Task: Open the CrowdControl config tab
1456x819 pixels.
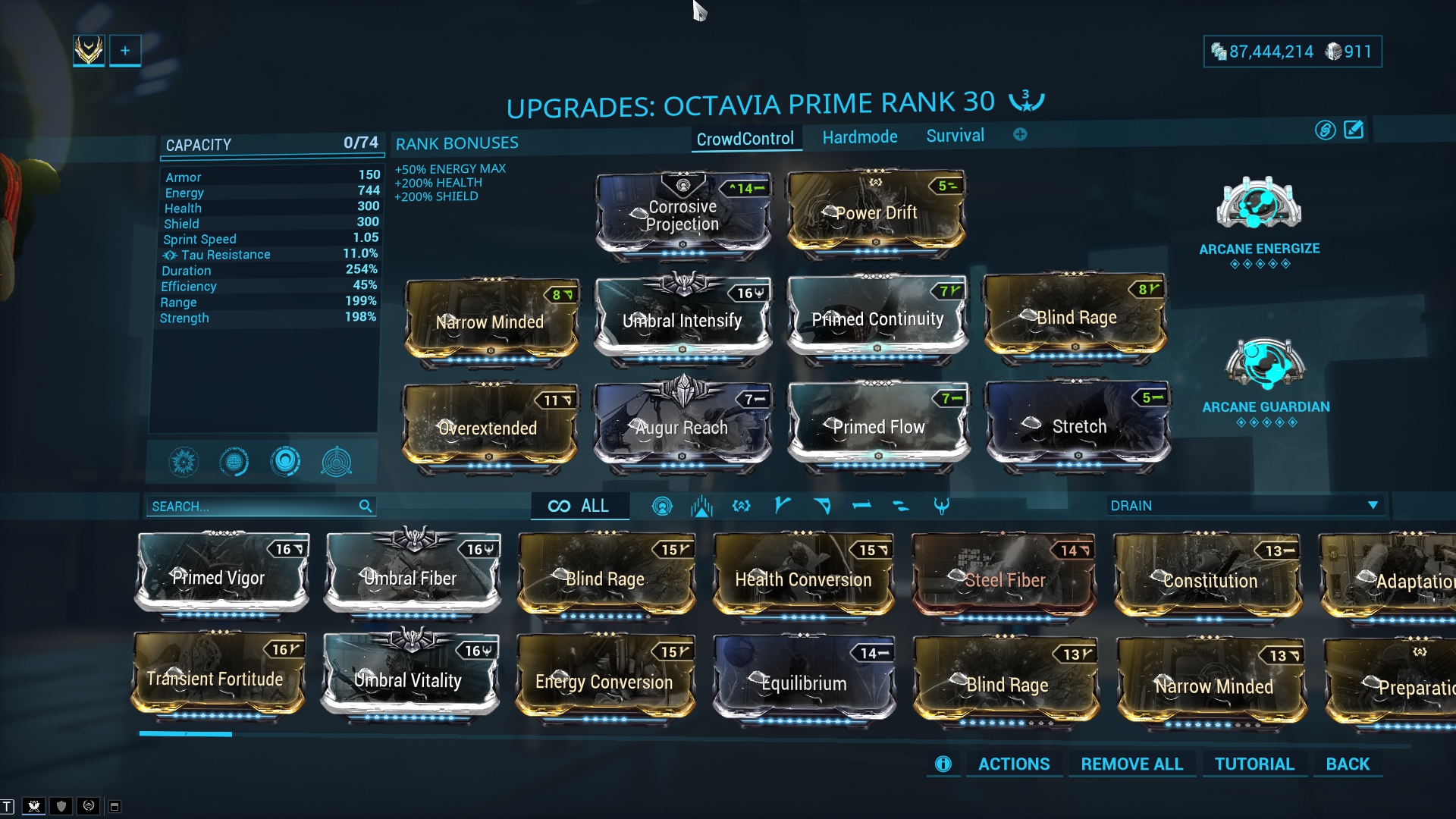Action: pos(745,139)
